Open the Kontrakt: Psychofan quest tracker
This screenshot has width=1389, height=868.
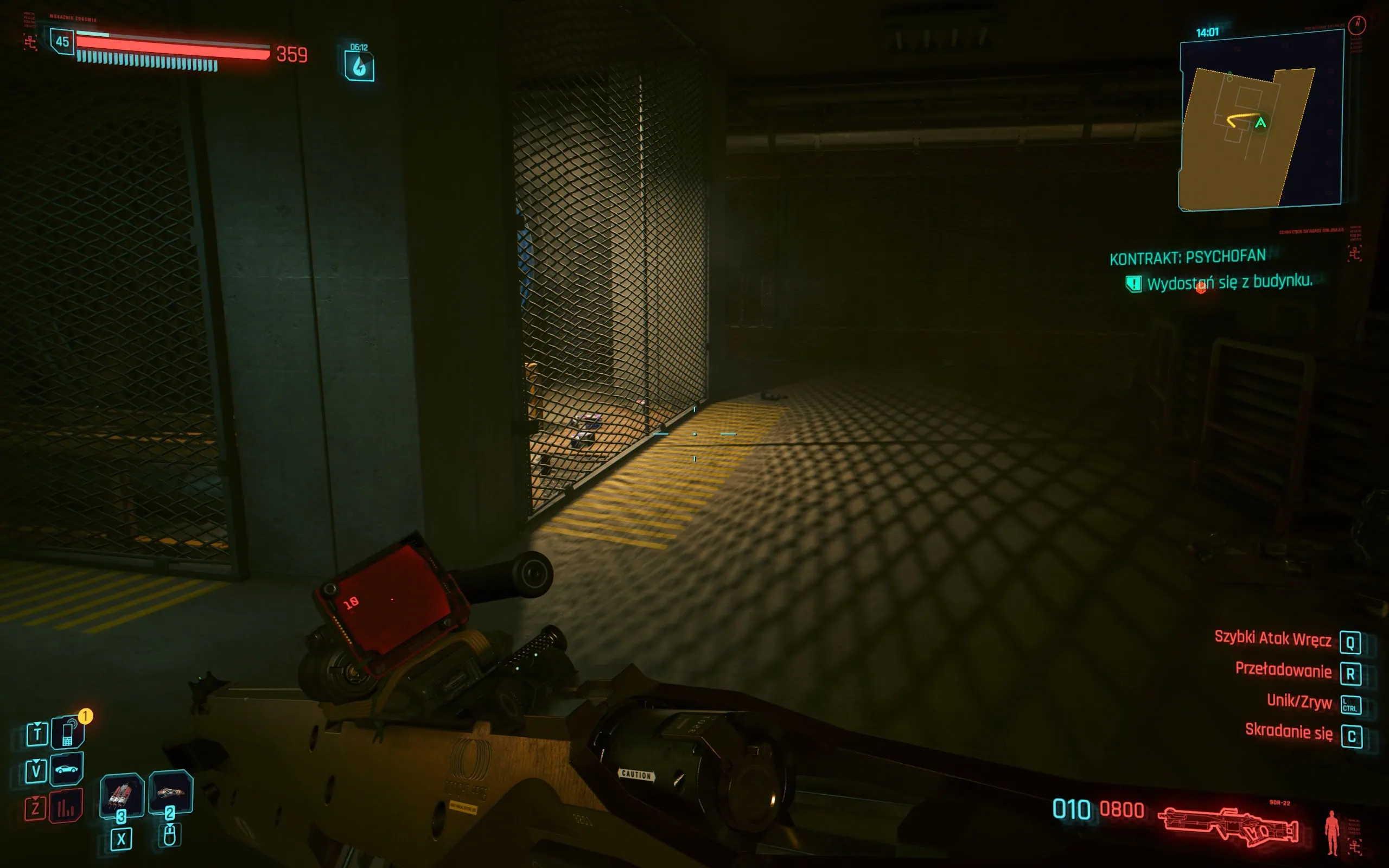pos(1187,257)
